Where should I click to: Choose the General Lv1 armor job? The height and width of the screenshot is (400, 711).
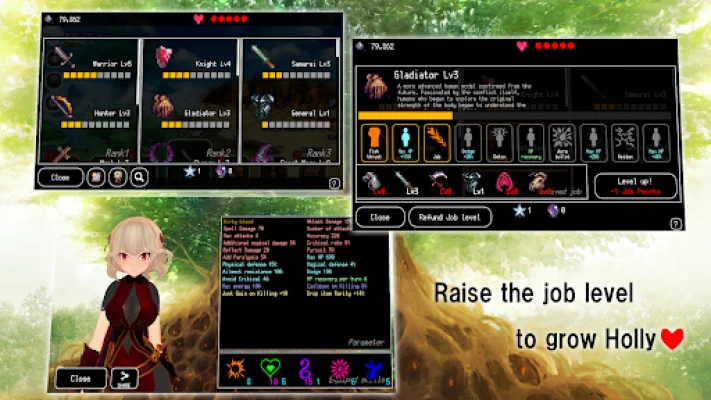[x=290, y=115]
